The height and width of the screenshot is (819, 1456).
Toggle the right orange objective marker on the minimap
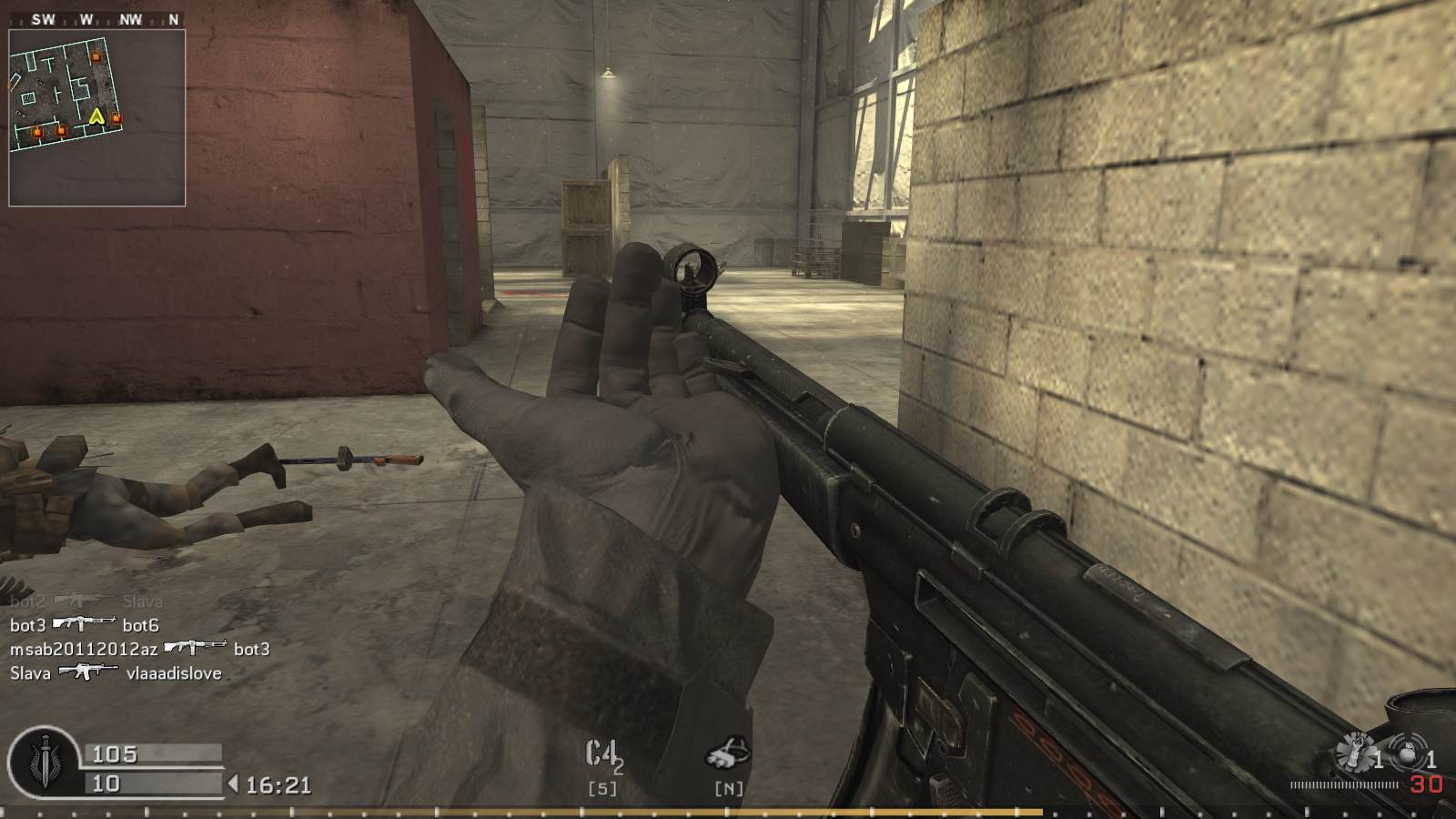coord(117,118)
